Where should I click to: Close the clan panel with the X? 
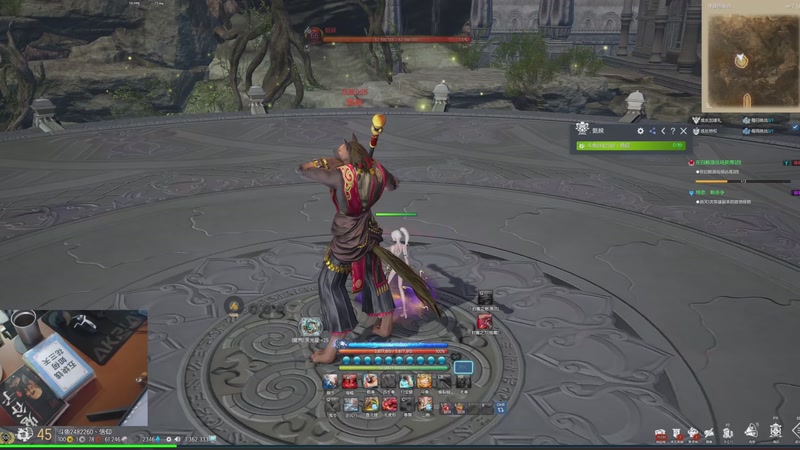pyautogui.click(x=684, y=131)
